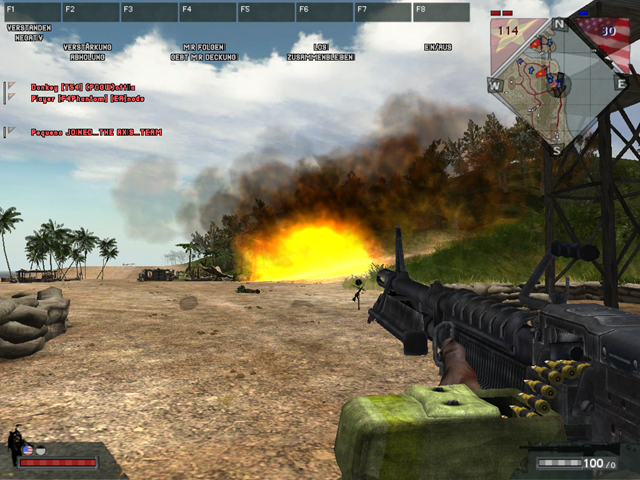Viewport: 640px width, 480px height.
Task: Request ABHOLUNG pickup command
Action: (x=87, y=56)
